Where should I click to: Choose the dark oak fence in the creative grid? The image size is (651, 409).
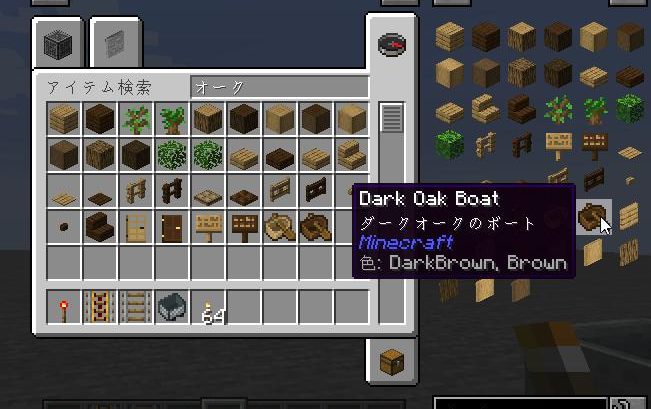pyautogui.click(x=170, y=191)
